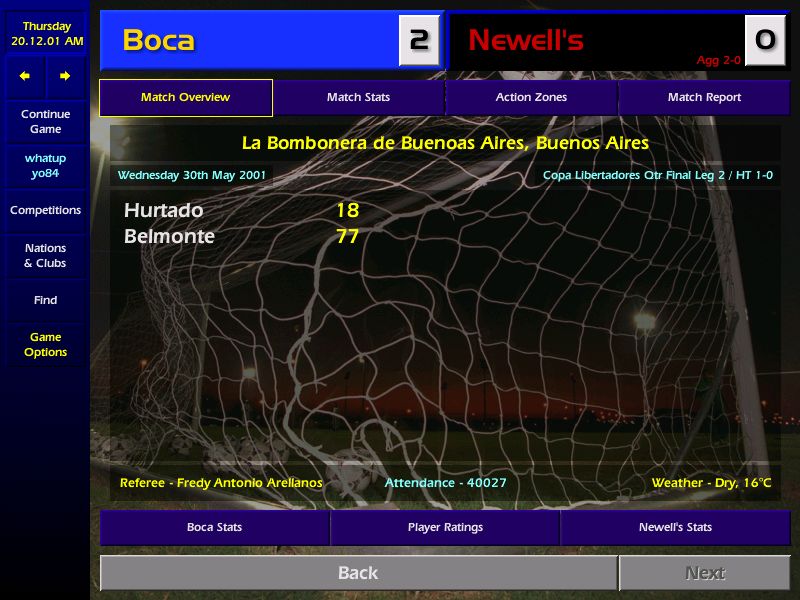Go back with the left arrow button
800x600 pixels.
tap(25, 76)
